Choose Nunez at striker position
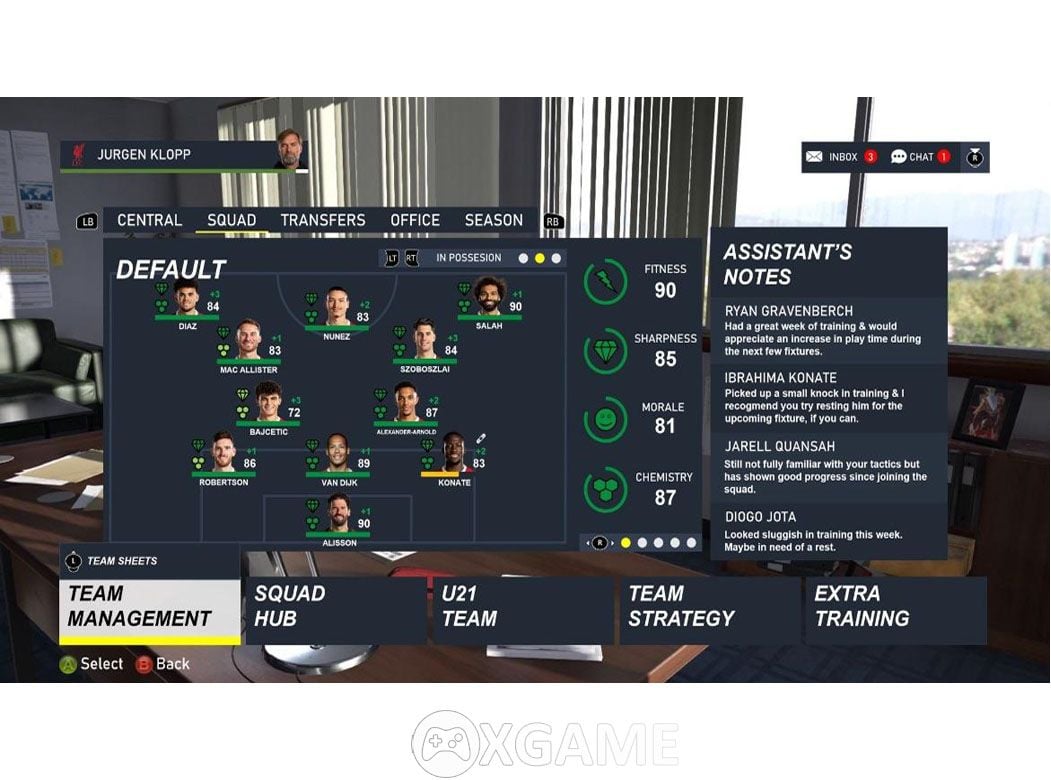 [337, 308]
